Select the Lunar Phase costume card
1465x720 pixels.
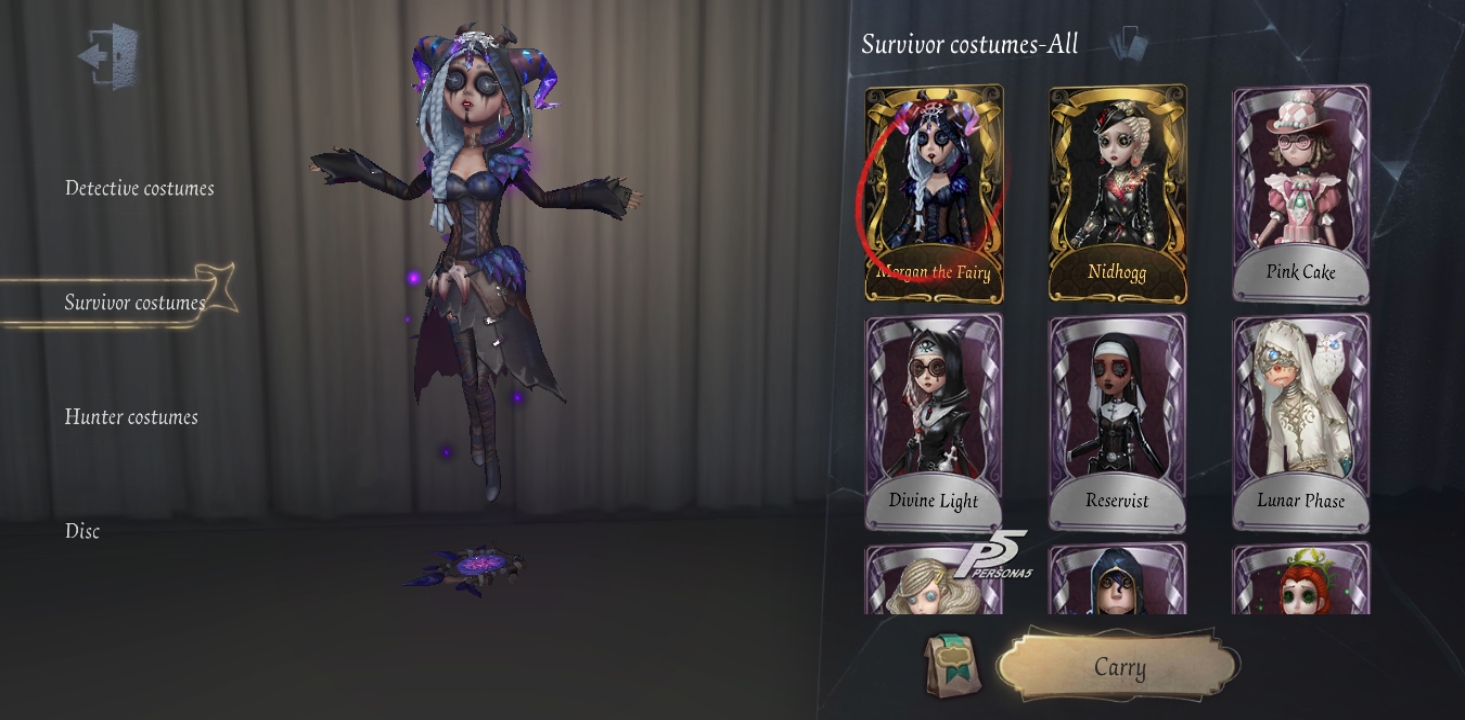click(x=1298, y=420)
